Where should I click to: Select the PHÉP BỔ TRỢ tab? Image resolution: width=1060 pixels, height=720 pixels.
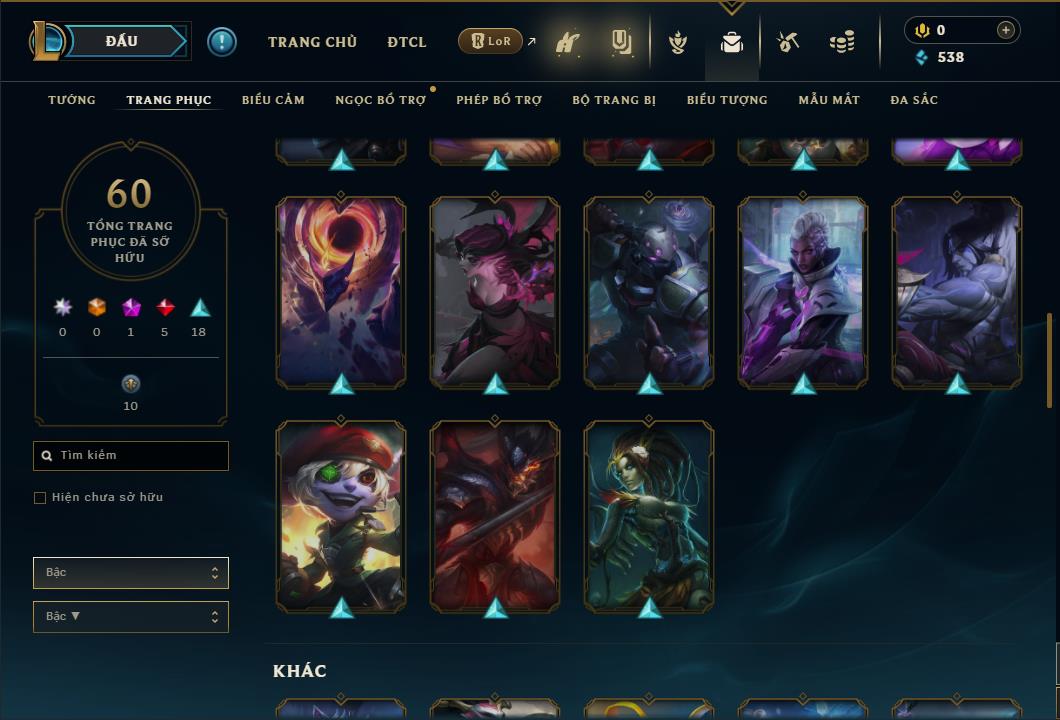(499, 100)
